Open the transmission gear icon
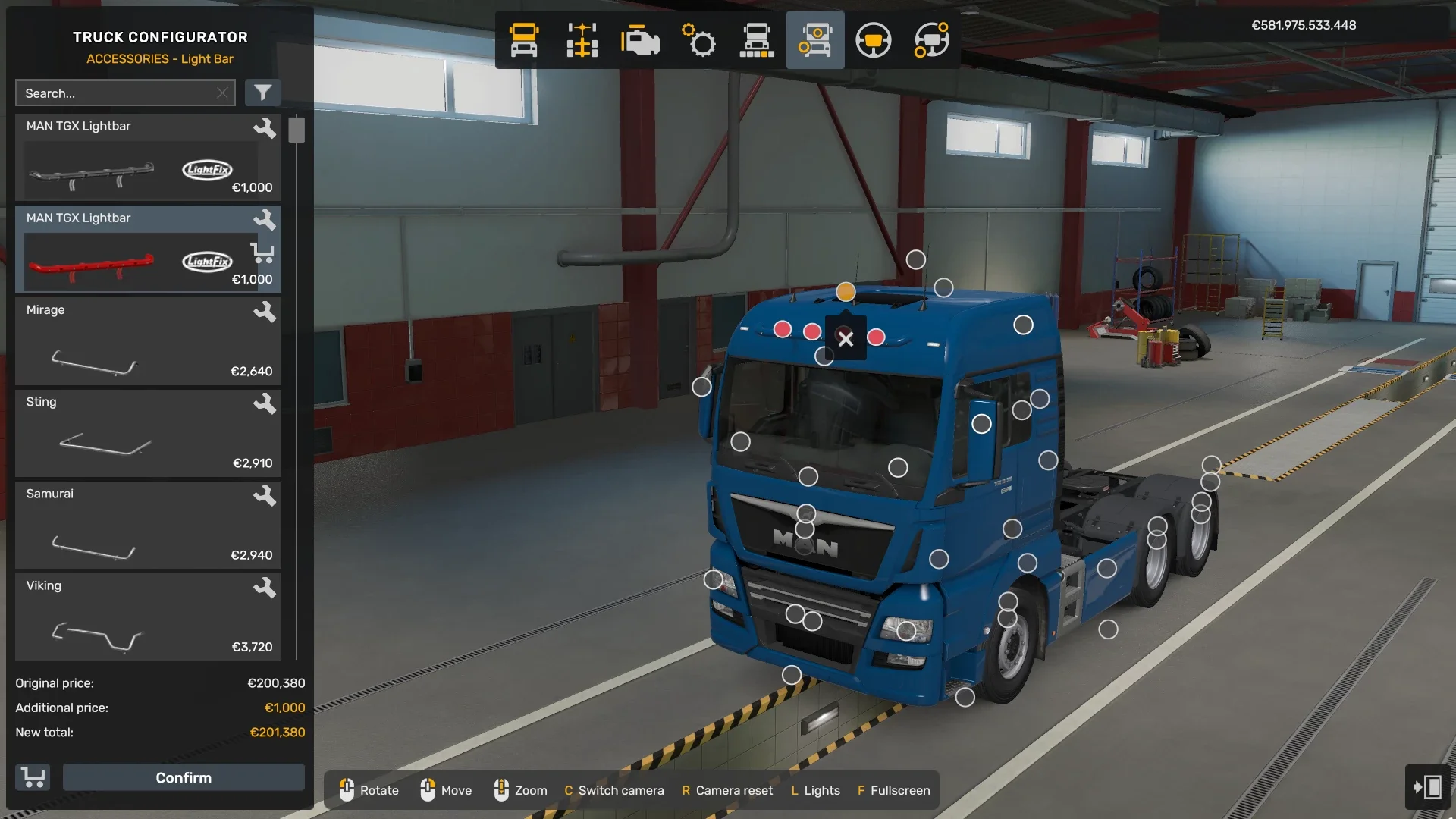Screen dimensions: 1456x819 (698, 39)
